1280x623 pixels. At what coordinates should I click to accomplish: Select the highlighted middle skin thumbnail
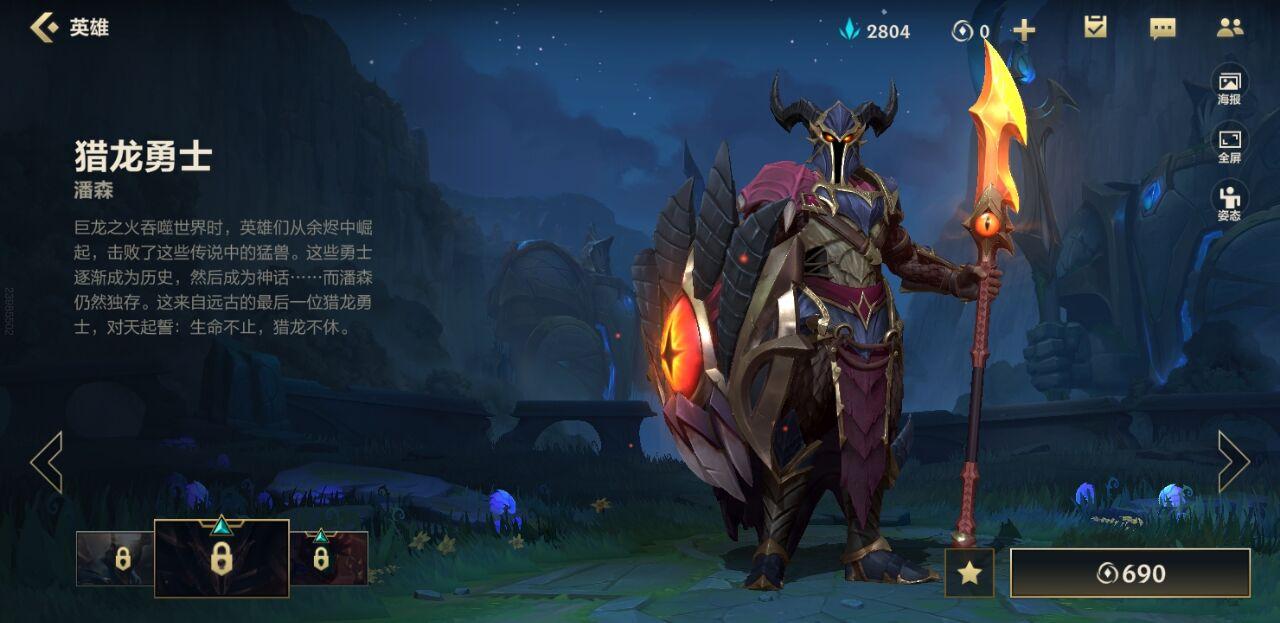pos(221,558)
